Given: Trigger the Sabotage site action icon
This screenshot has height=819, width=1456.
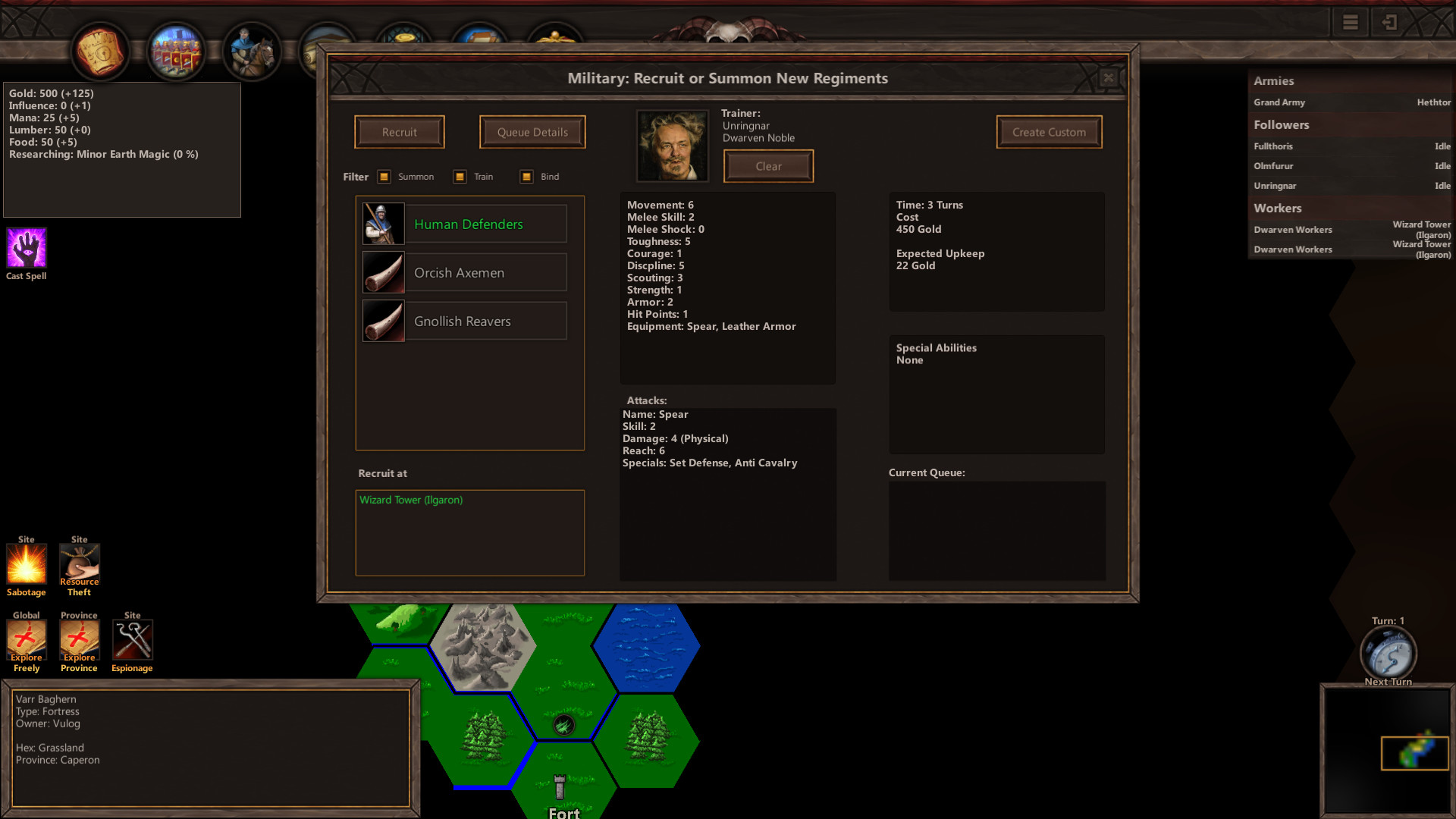Looking at the screenshot, I should click(x=26, y=564).
